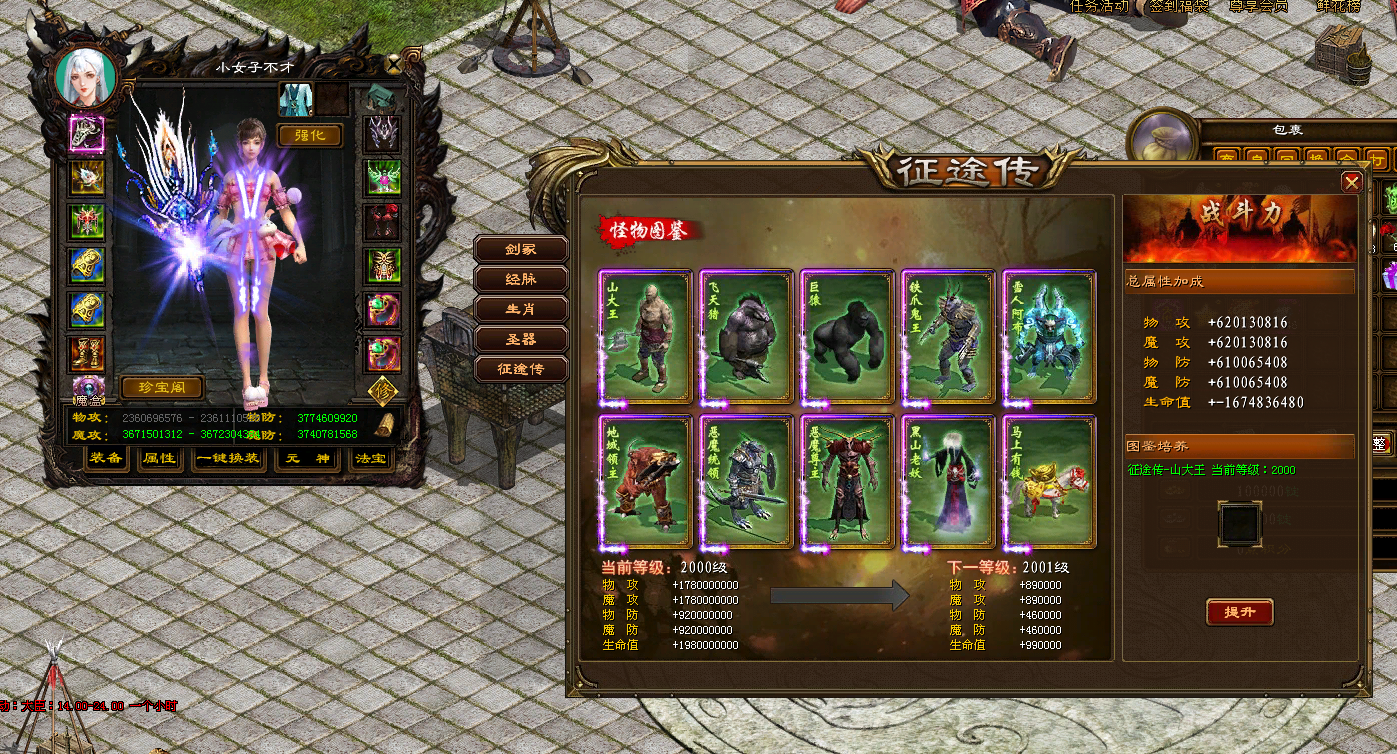This screenshot has height=754, width=1397.
Task: Click the weapon equipment slot icon
Action: (86, 135)
